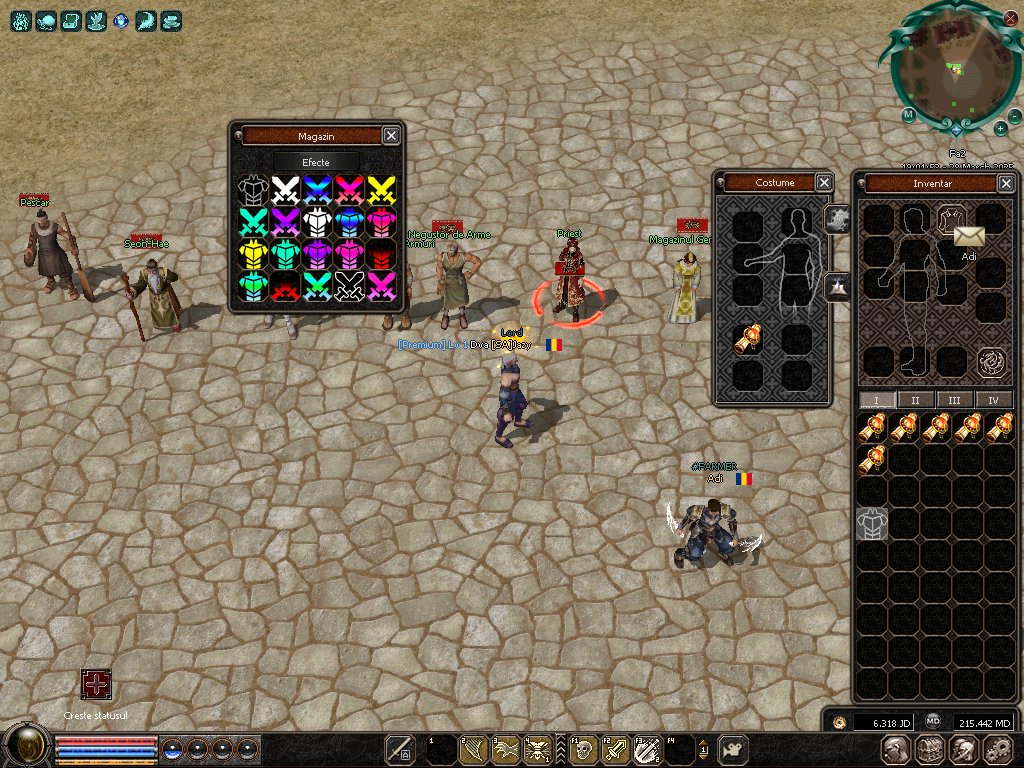
Task: Choose the solid yellow armor effect
Action: tap(254, 254)
